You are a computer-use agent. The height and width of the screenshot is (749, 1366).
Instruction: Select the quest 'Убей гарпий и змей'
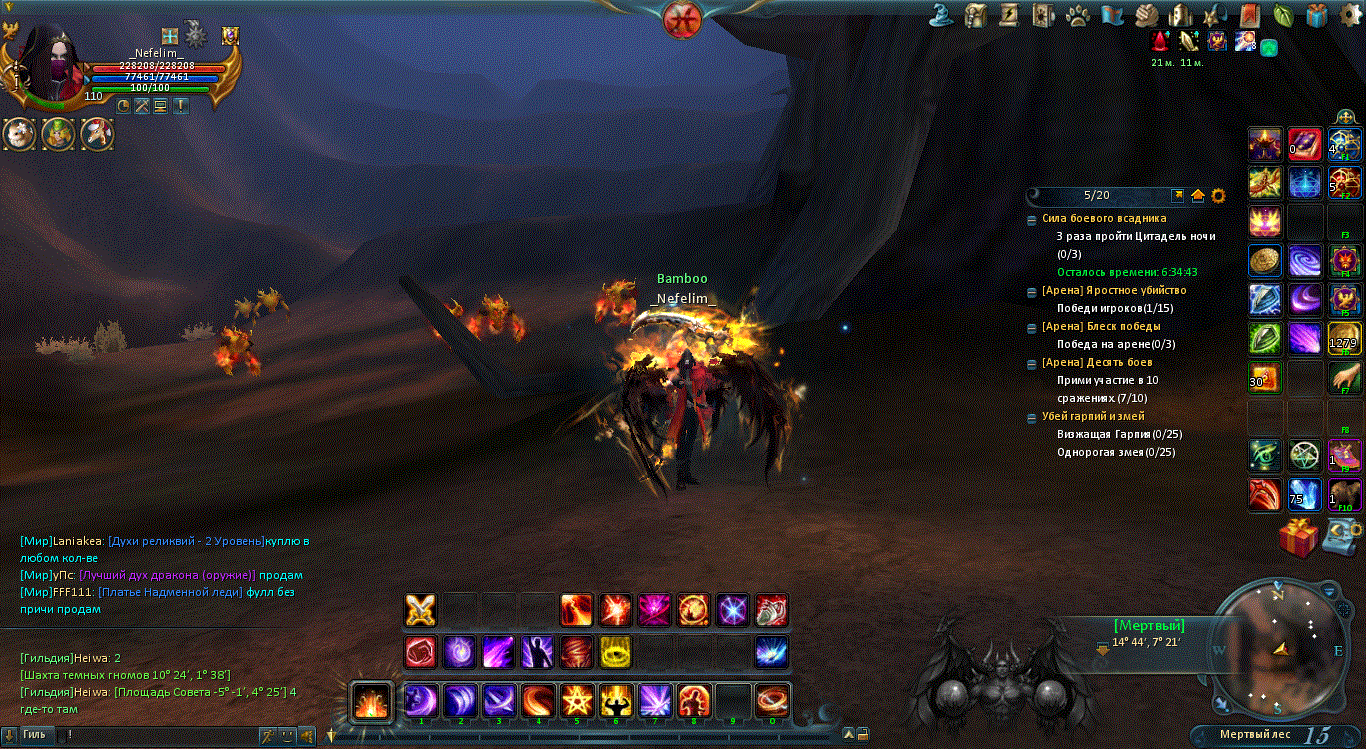(1093, 416)
